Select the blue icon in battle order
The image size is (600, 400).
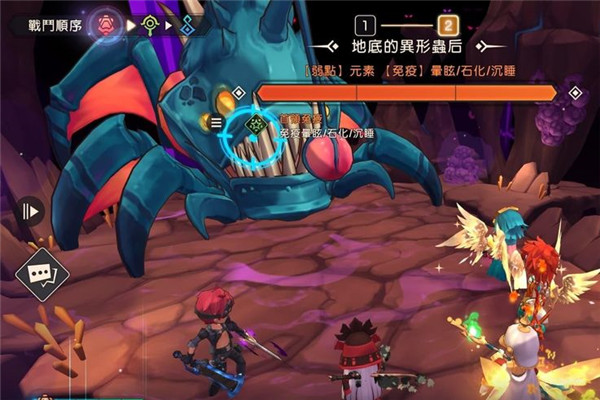(189, 22)
